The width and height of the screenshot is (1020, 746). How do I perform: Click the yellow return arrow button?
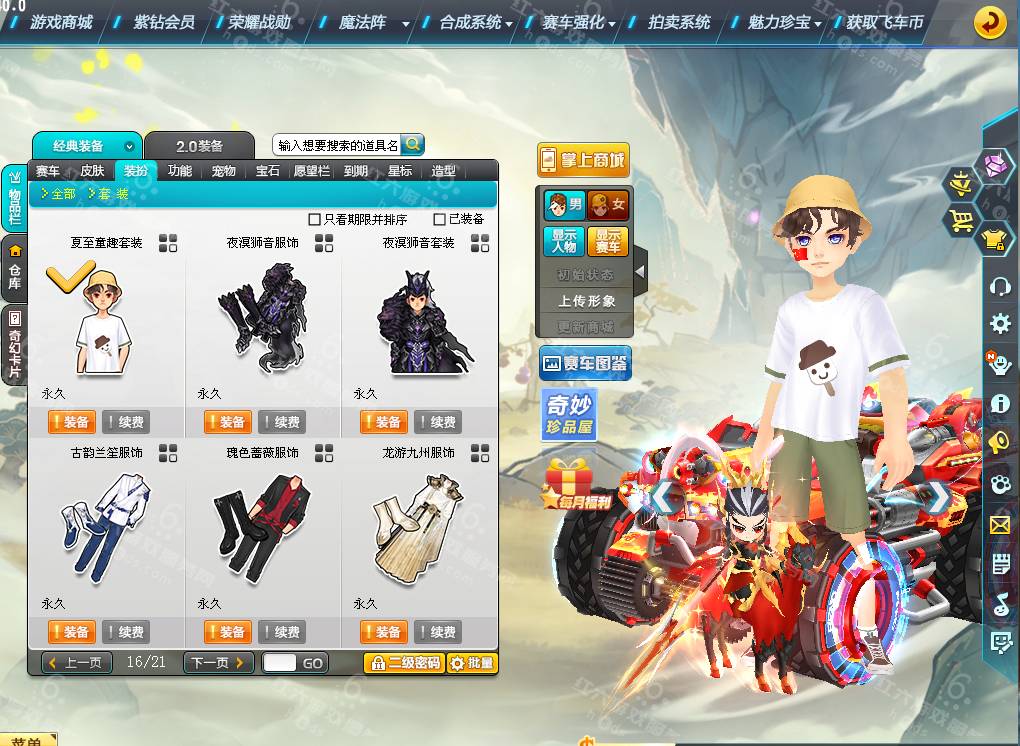point(990,21)
